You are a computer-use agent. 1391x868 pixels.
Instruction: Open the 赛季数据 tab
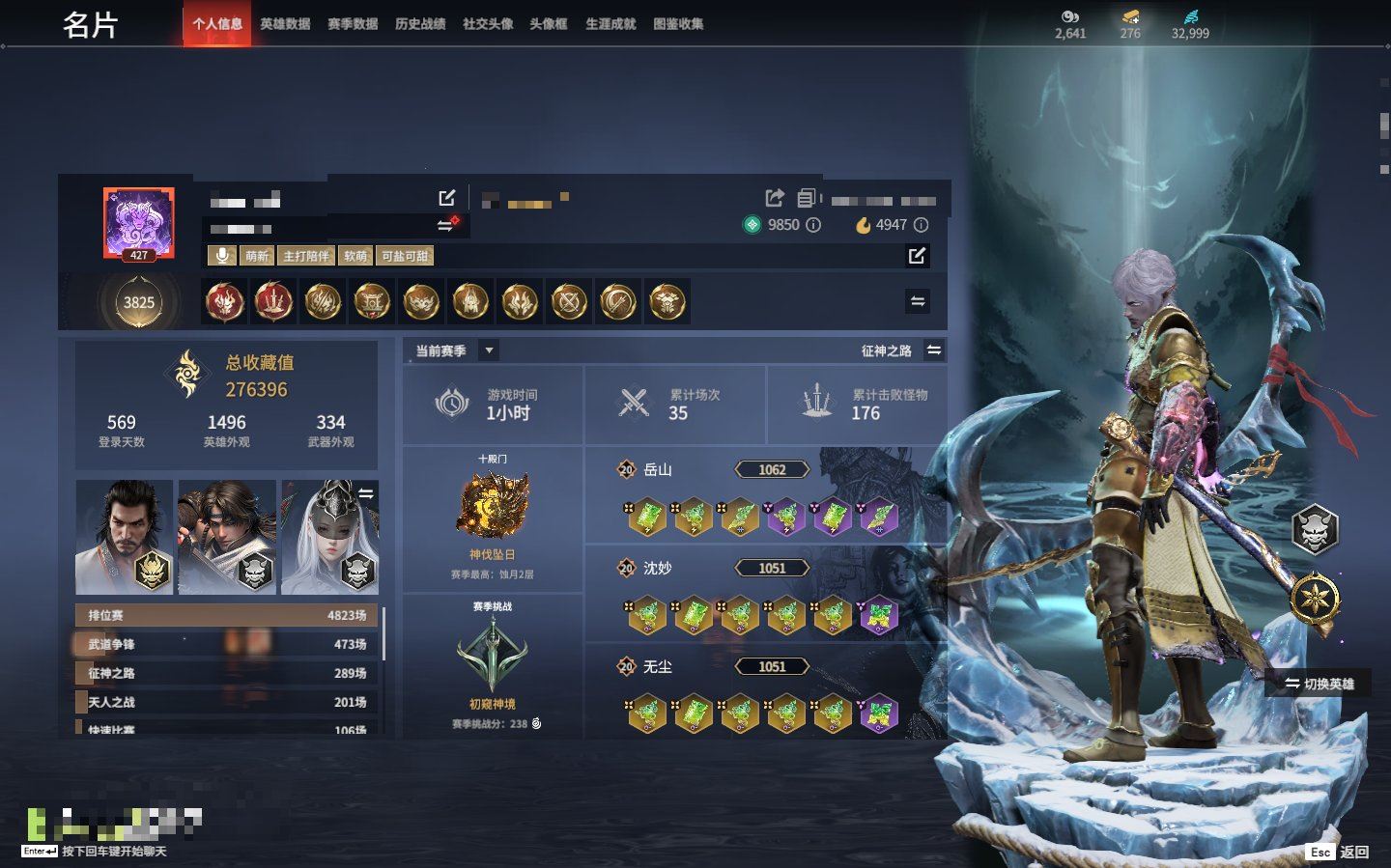pos(353,24)
